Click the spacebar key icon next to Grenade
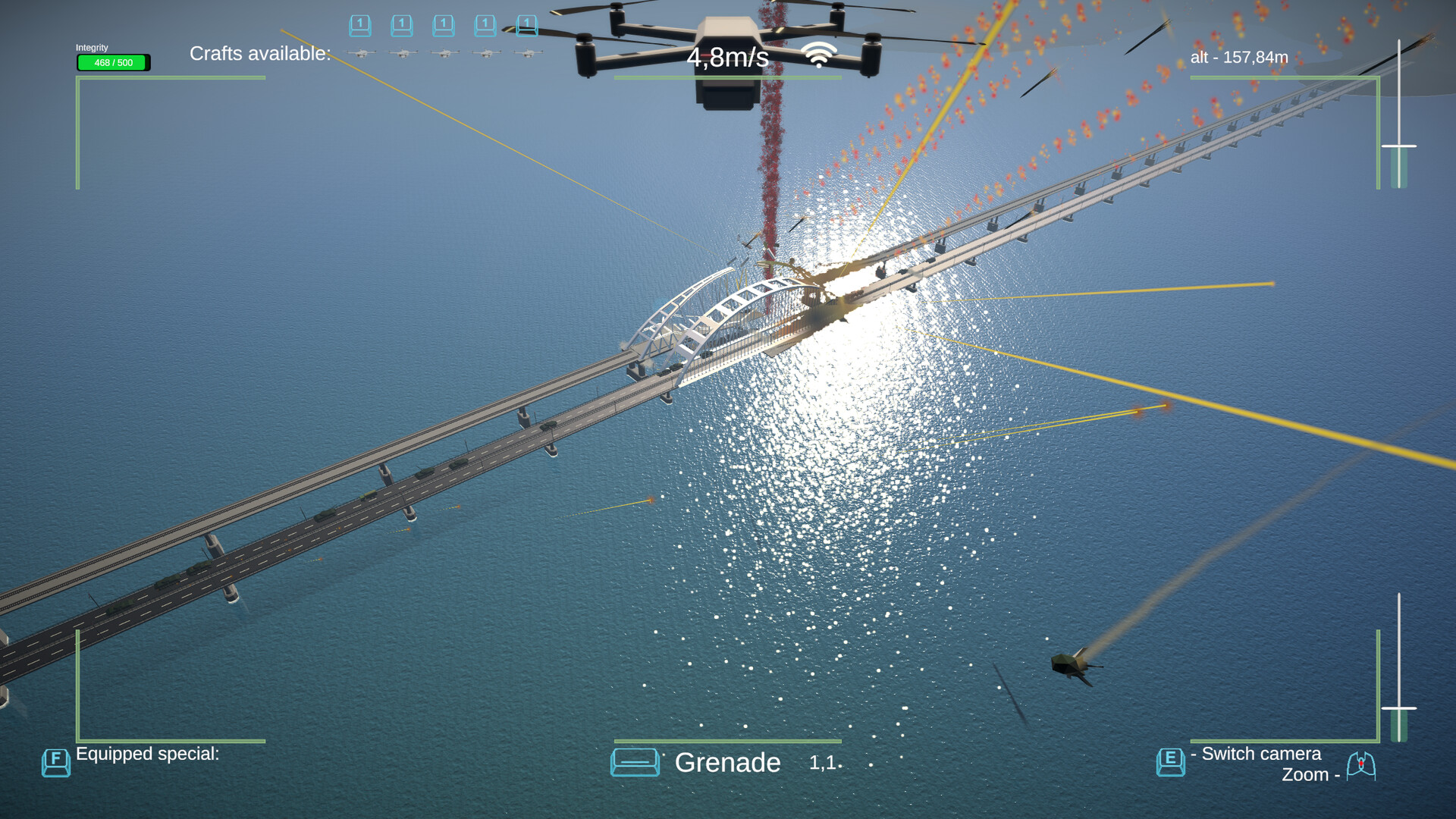Viewport: 1456px width, 819px height. pos(635,762)
